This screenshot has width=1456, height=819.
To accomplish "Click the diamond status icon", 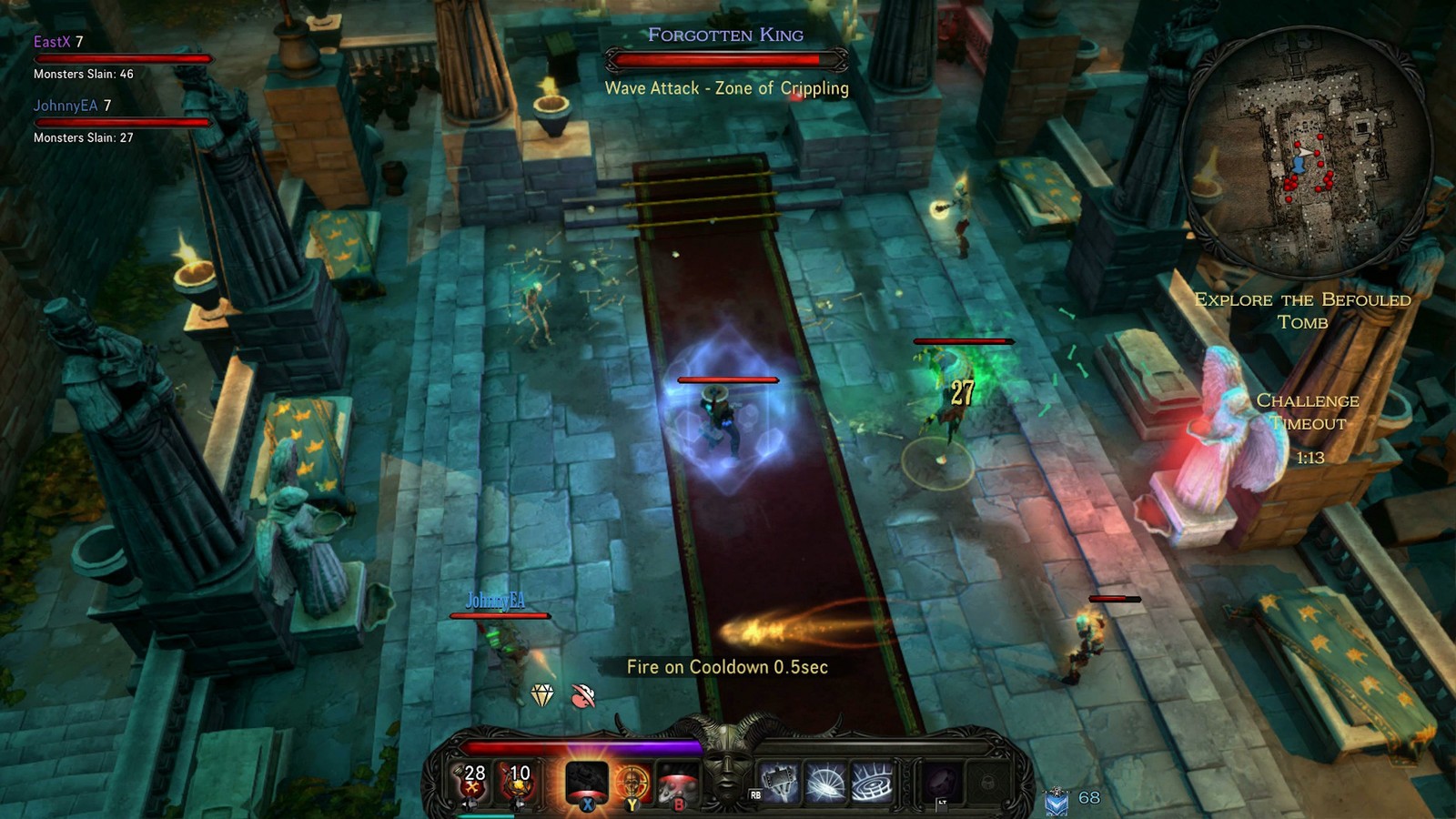I will [x=542, y=695].
